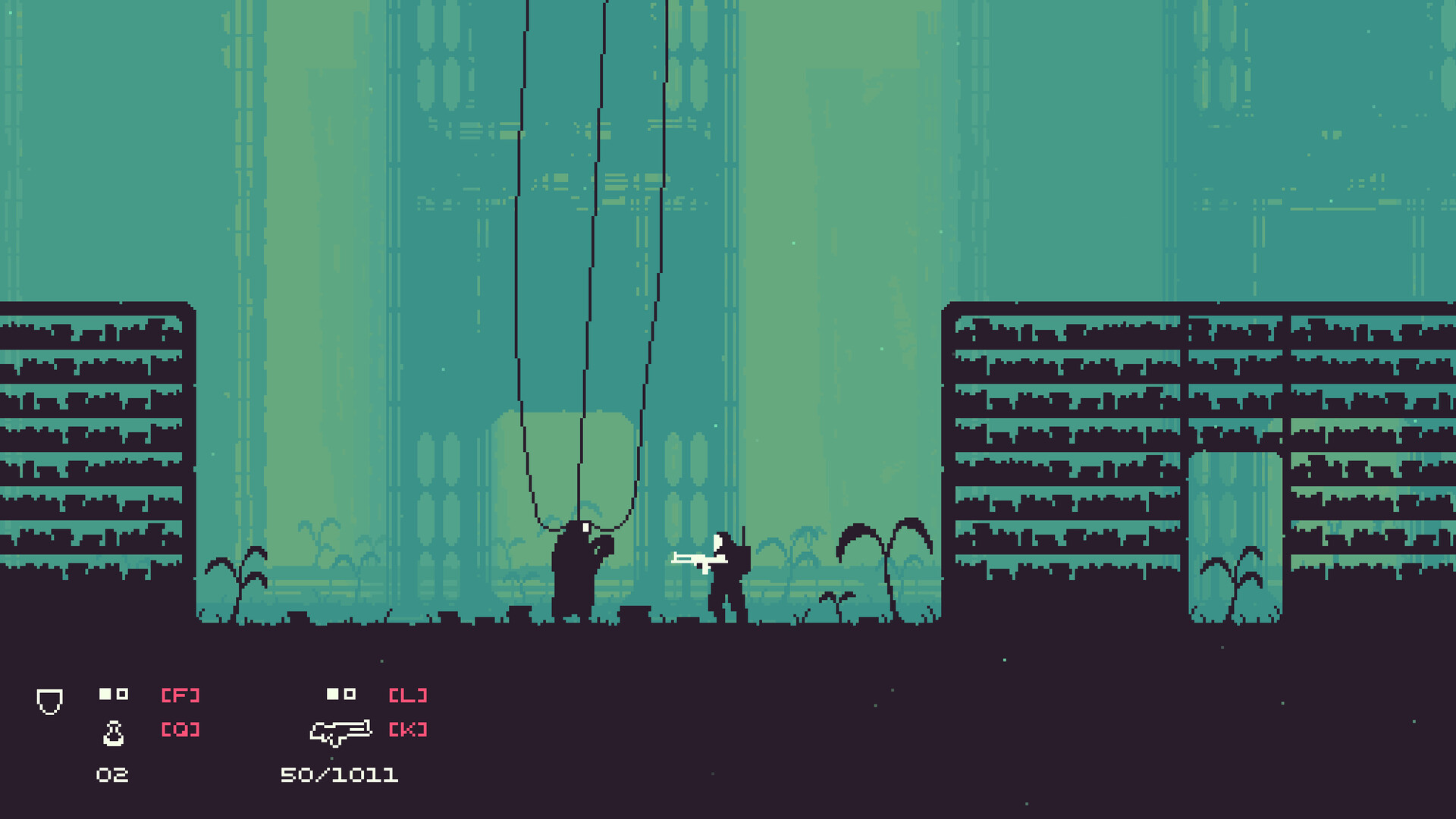The width and height of the screenshot is (1456, 819).
Task: Click the 50/1011 ammo counter
Action: tap(340, 775)
